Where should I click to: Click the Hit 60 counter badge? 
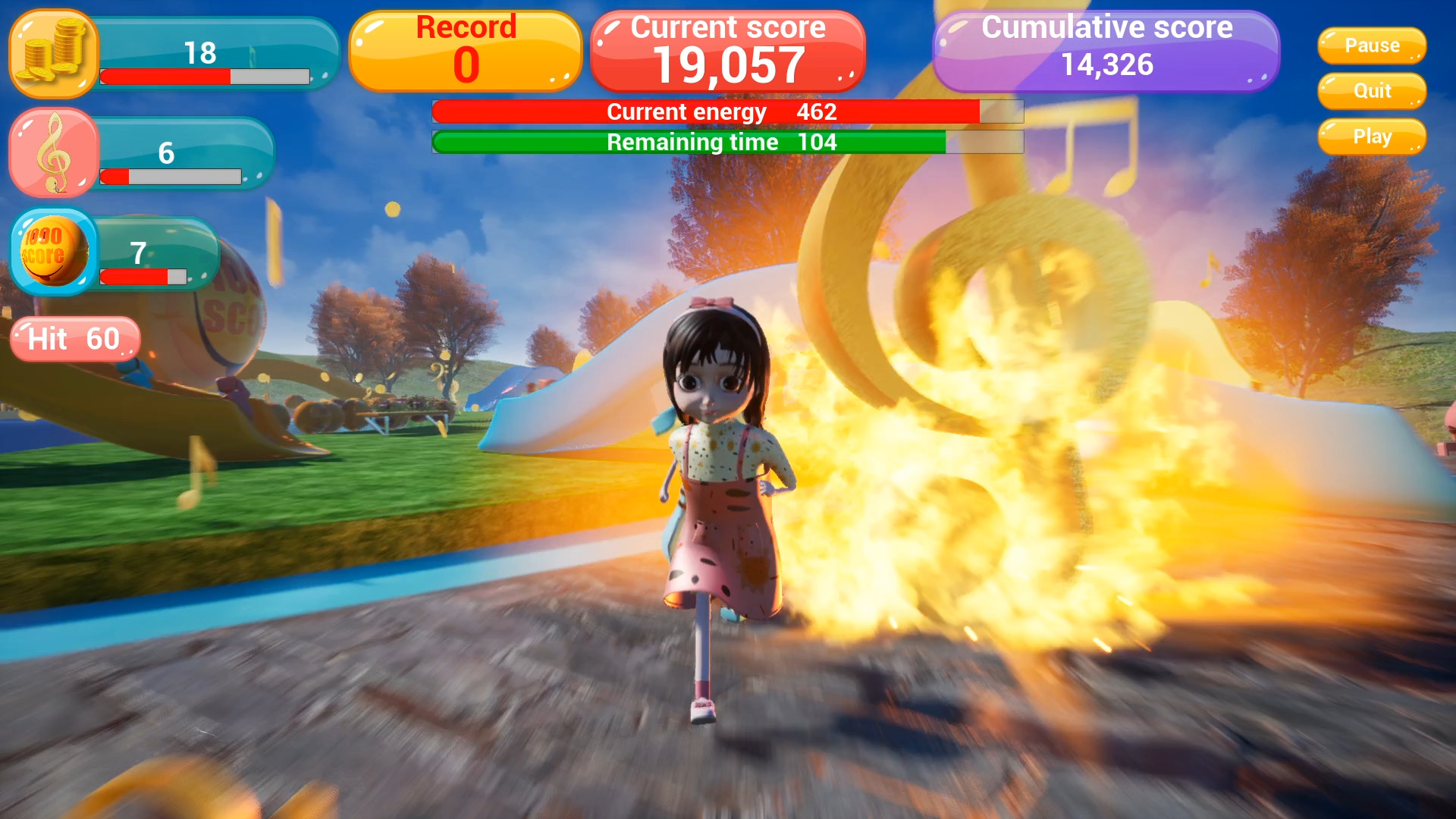point(74,339)
